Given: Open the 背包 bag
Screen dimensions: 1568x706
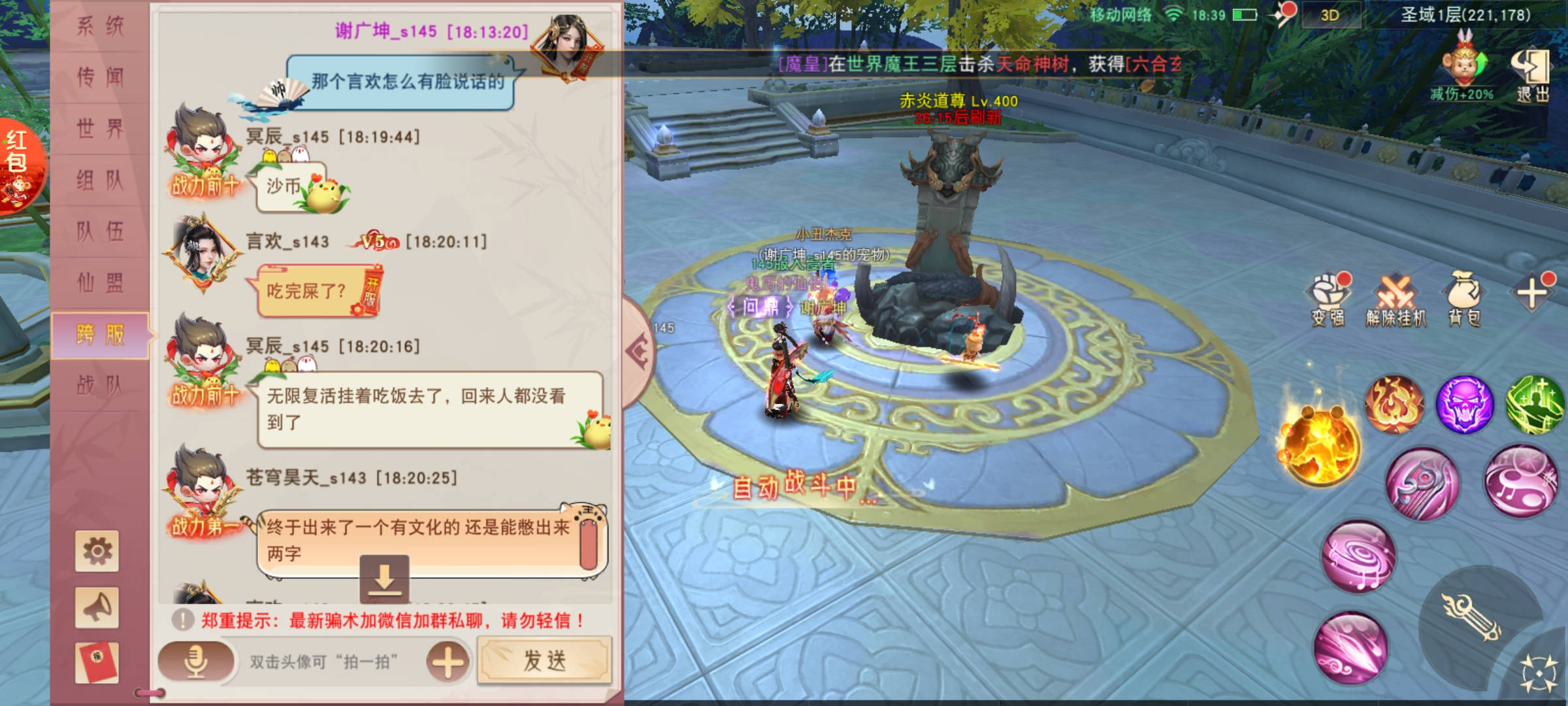Looking at the screenshot, I should (x=1464, y=299).
